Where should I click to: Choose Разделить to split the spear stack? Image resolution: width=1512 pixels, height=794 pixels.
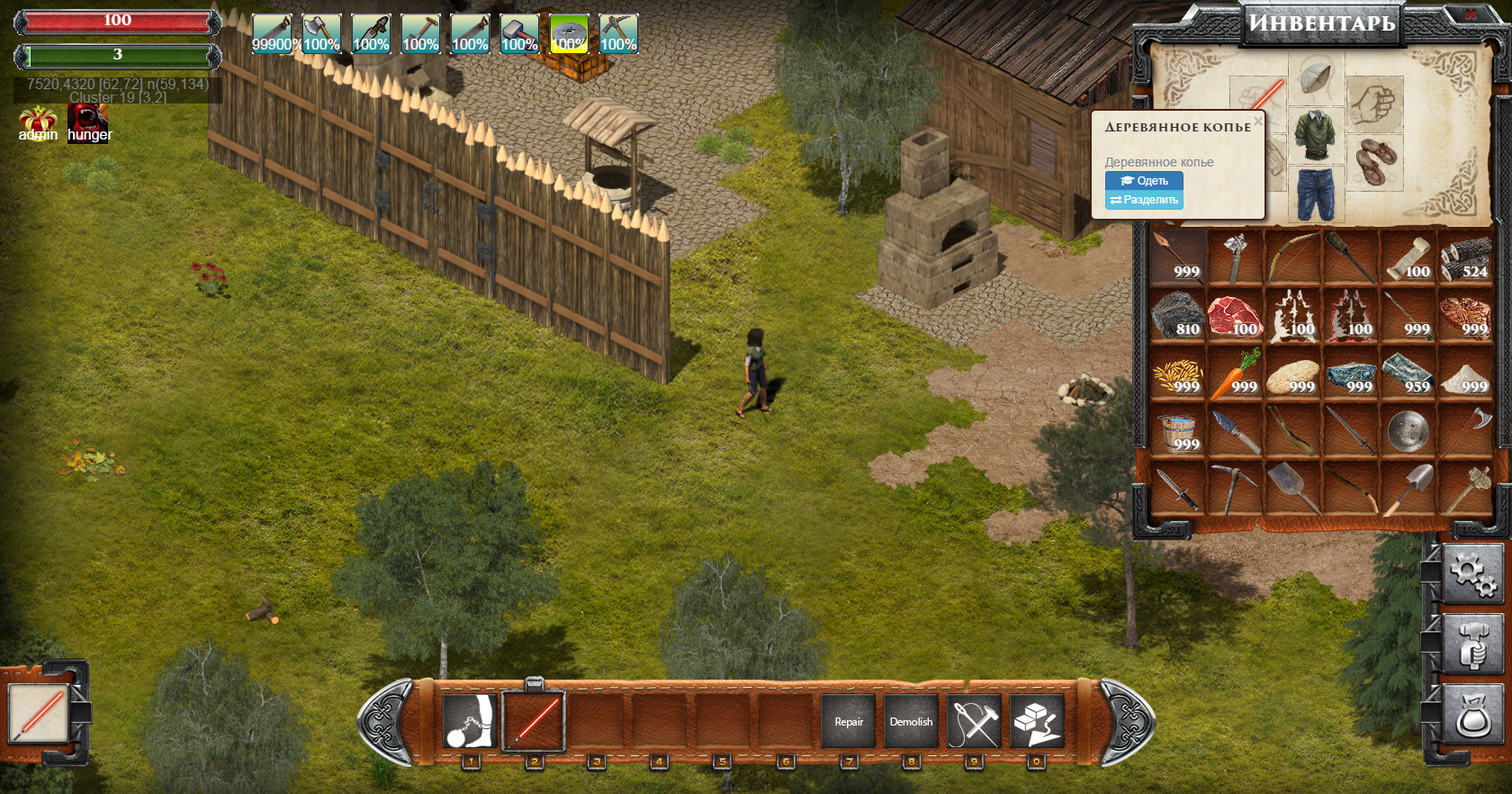[x=1144, y=200]
